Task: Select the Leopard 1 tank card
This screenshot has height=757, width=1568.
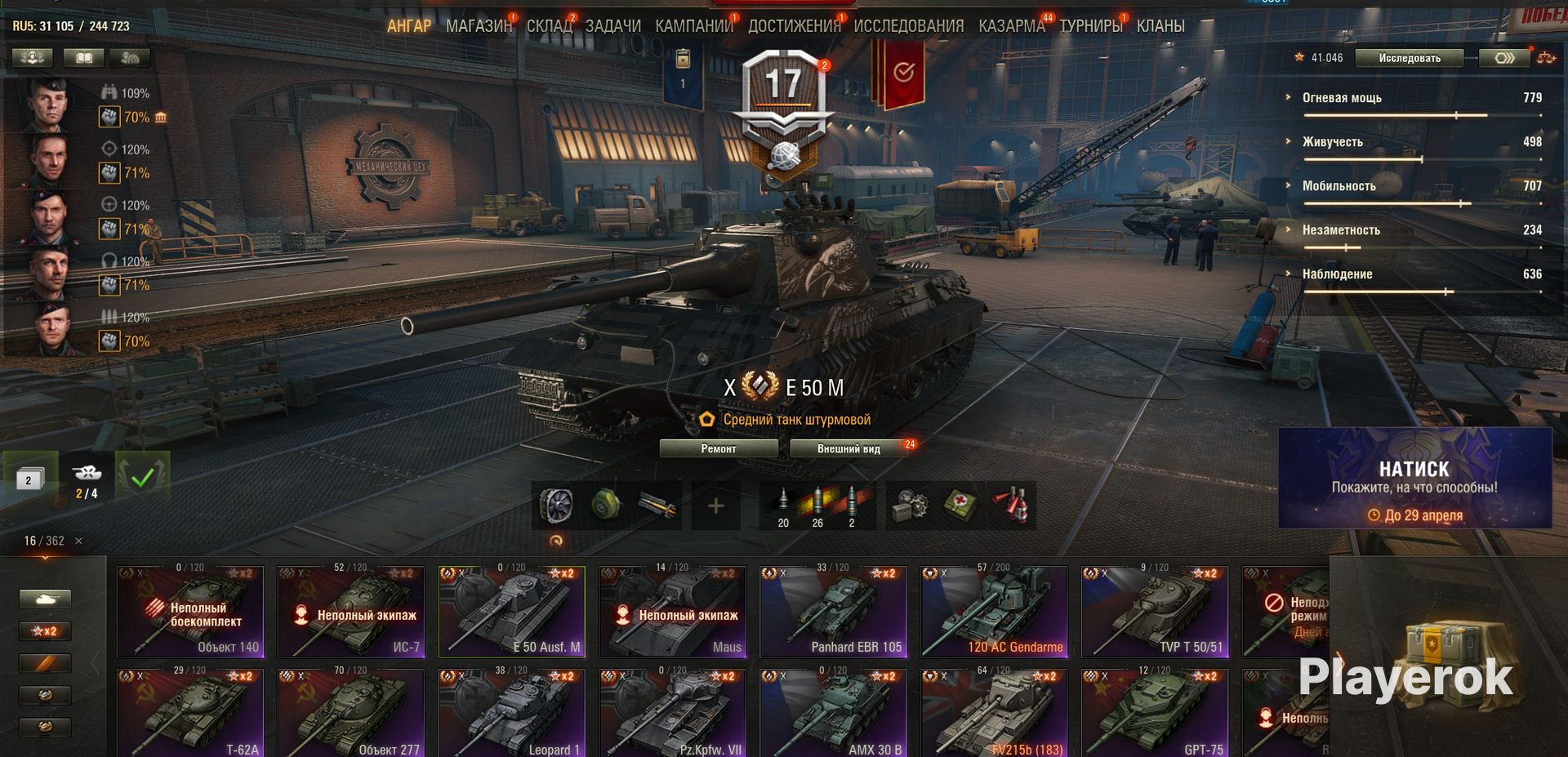Action: (511, 714)
